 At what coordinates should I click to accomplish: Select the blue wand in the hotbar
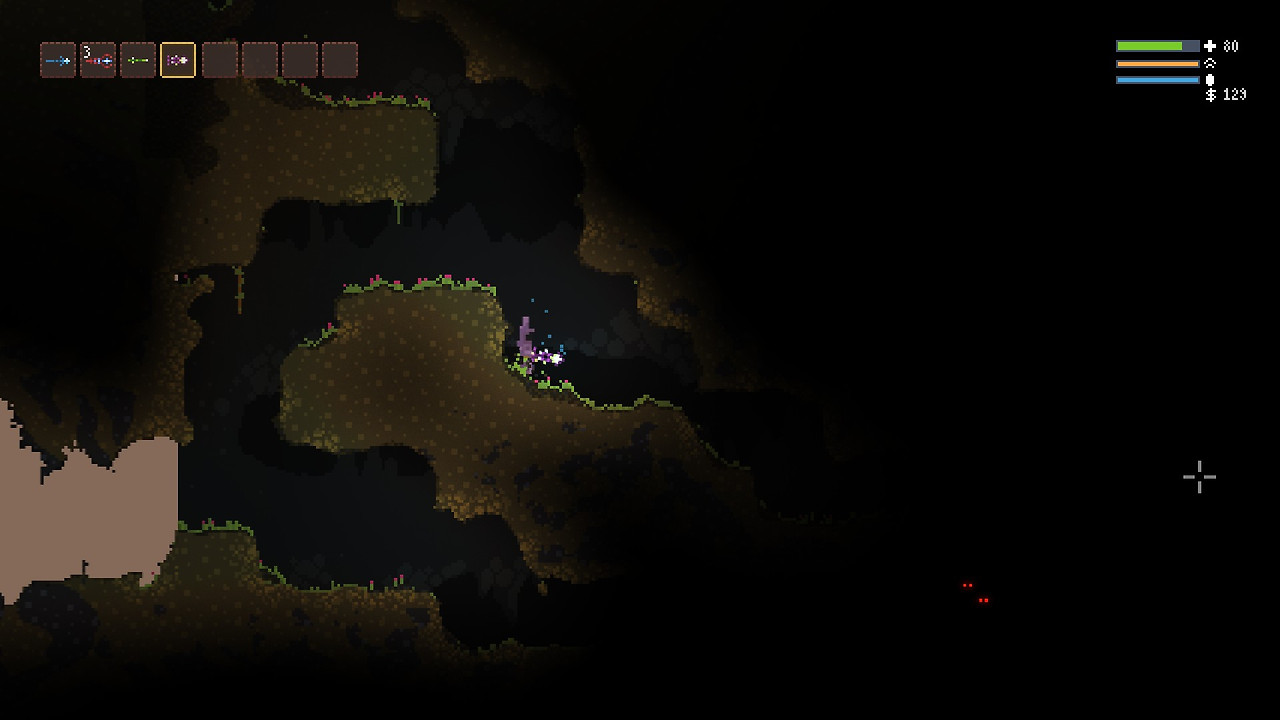(x=58, y=61)
